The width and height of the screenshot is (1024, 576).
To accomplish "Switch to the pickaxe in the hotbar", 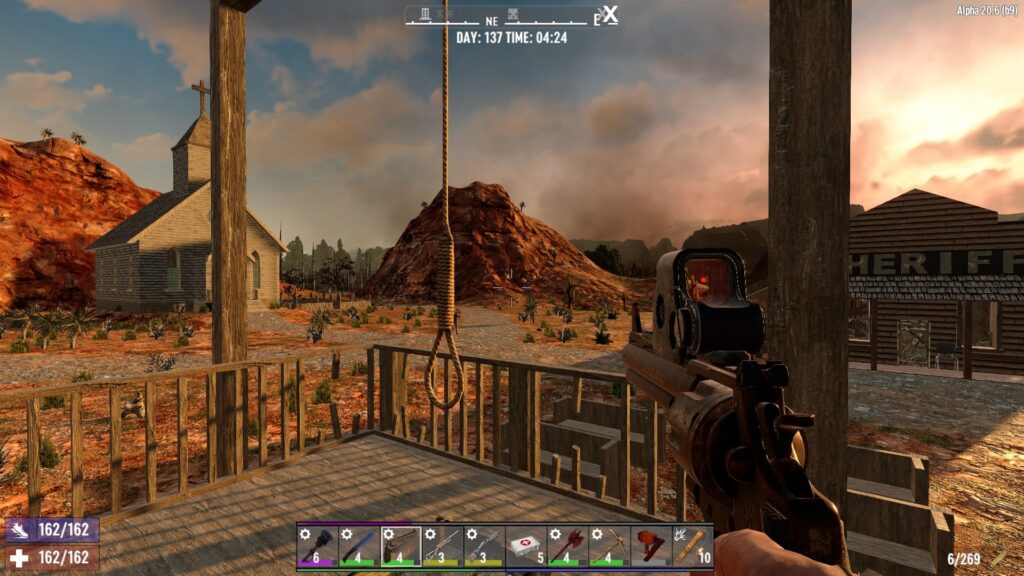I will tap(609, 547).
